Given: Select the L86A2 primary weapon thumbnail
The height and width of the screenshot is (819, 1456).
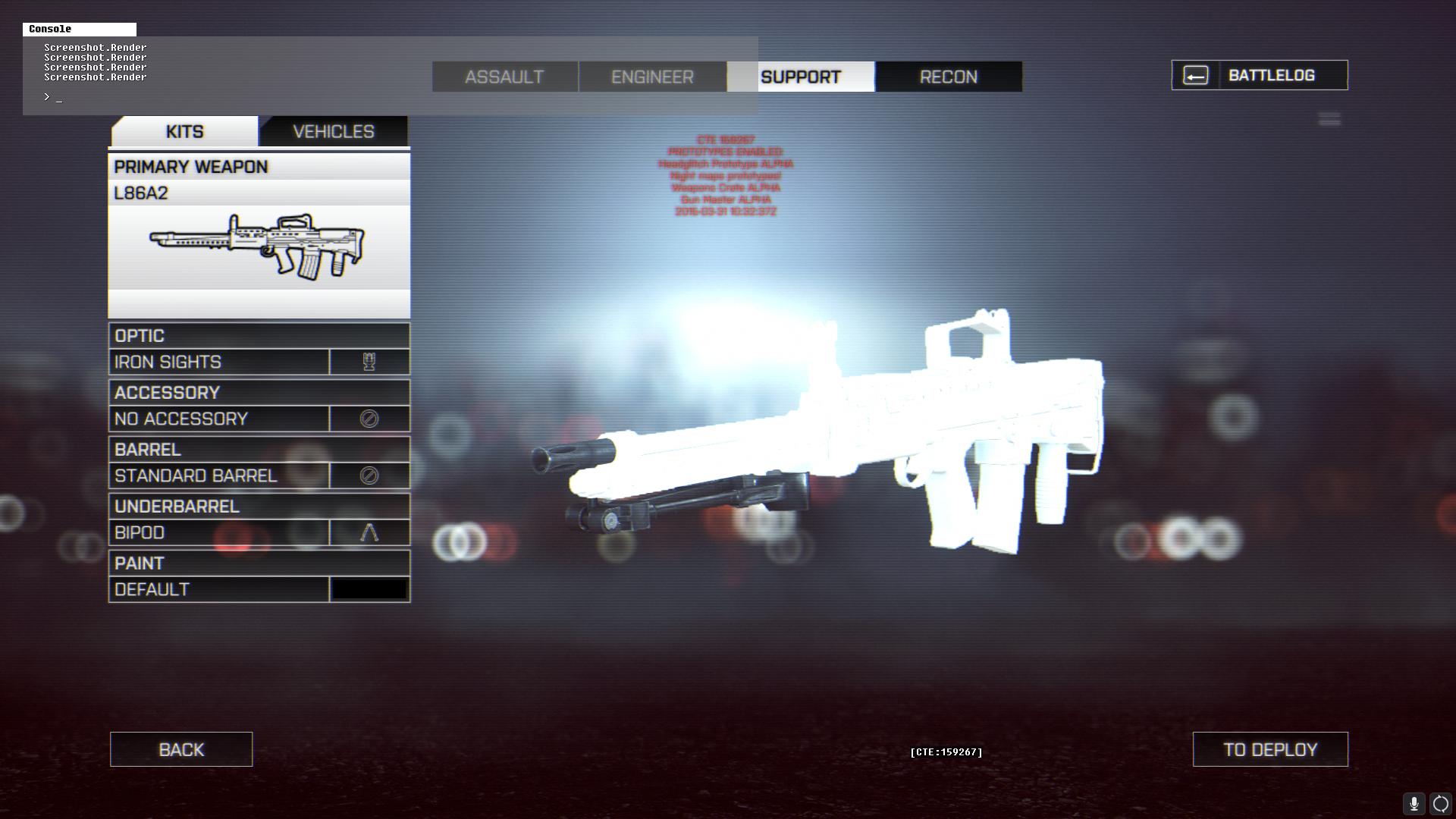Looking at the screenshot, I should pos(259,246).
